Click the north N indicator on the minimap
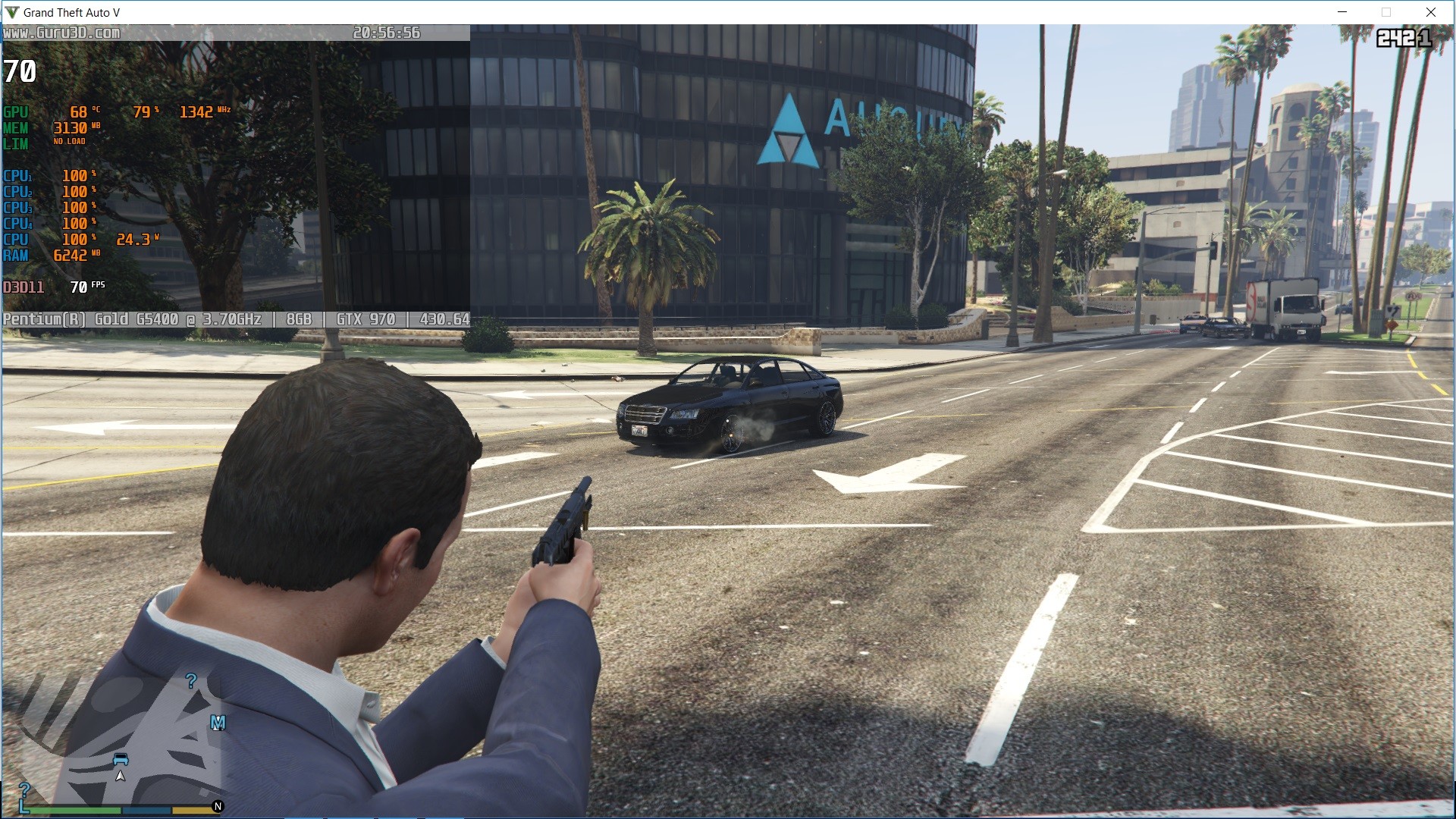Viewport: 1456px width, 819px height. 218,806
